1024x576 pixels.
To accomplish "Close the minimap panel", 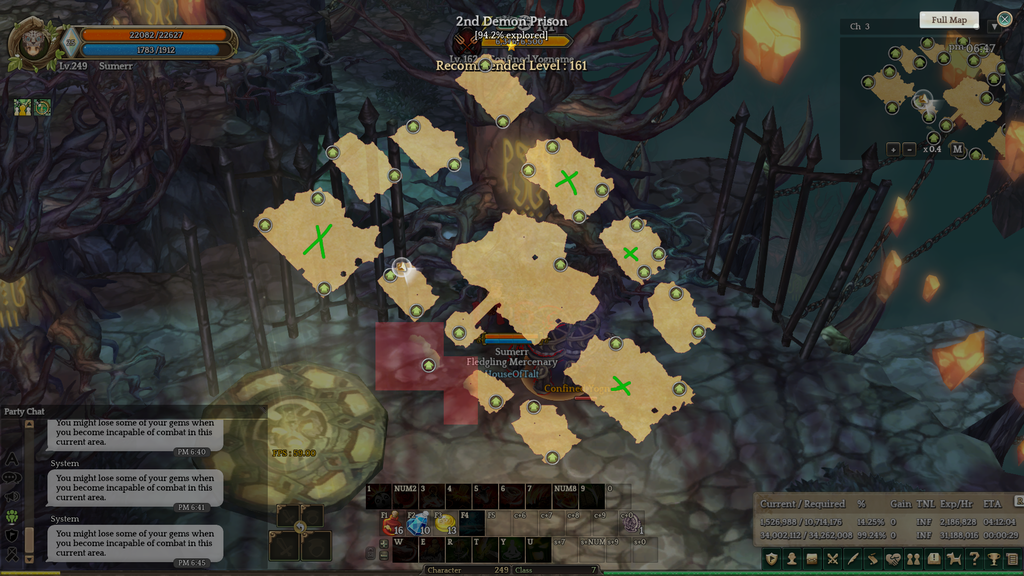I will click(1004, 20).
